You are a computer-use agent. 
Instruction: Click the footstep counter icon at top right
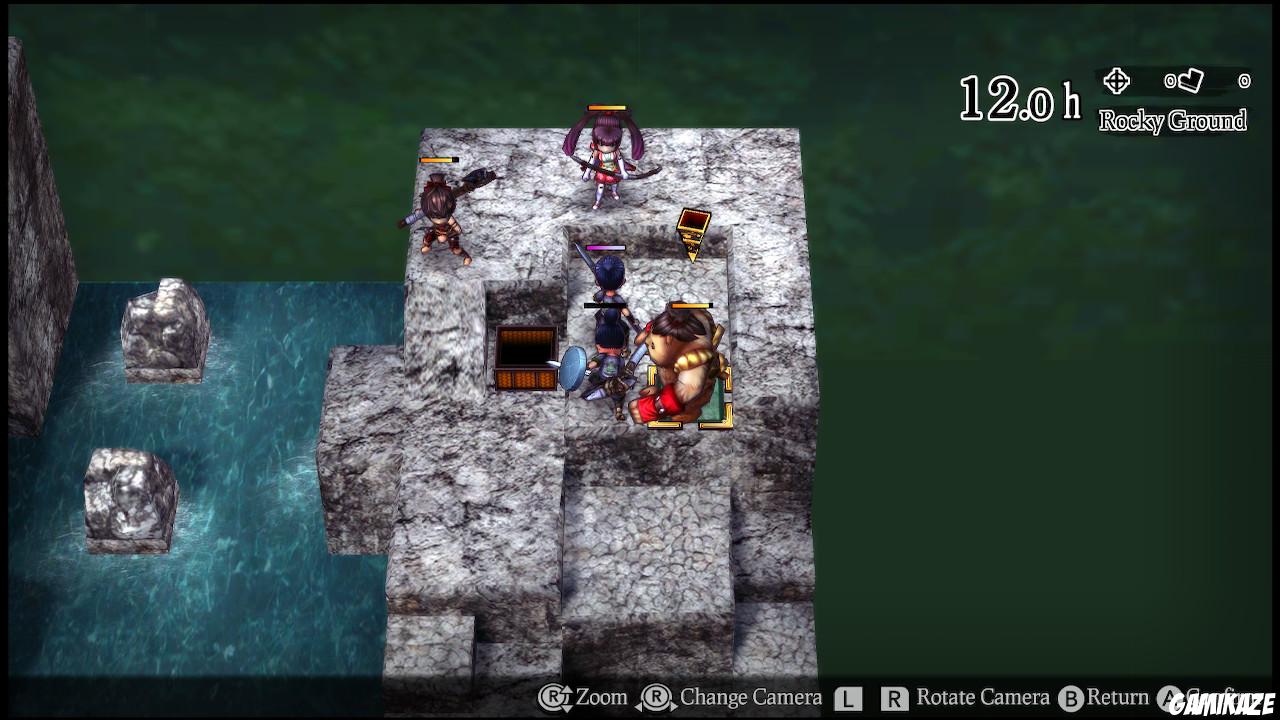[x=1189, y=81]
